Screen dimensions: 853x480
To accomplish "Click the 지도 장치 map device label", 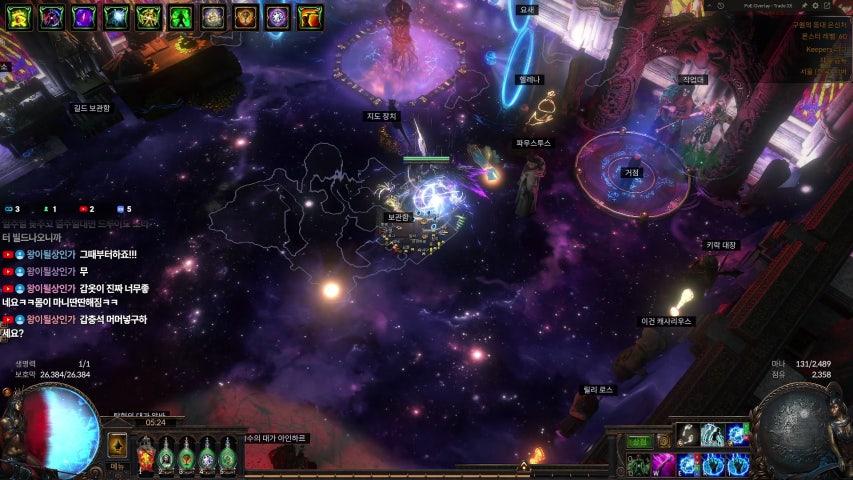I will 381,116.
